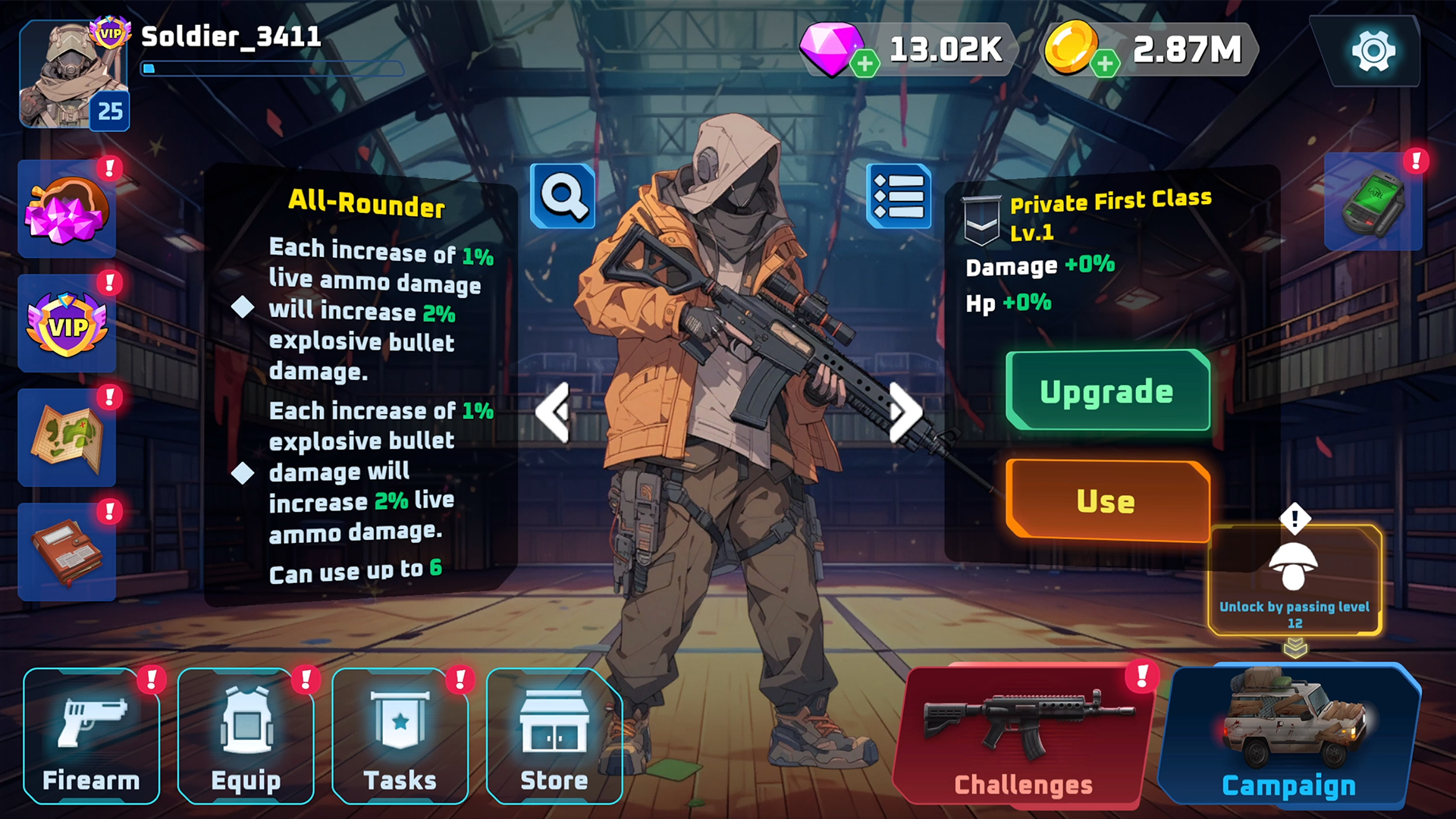Open the Challenges menu
The width and height of the screenshot is (1456, 819).
tap(1025, 736)
